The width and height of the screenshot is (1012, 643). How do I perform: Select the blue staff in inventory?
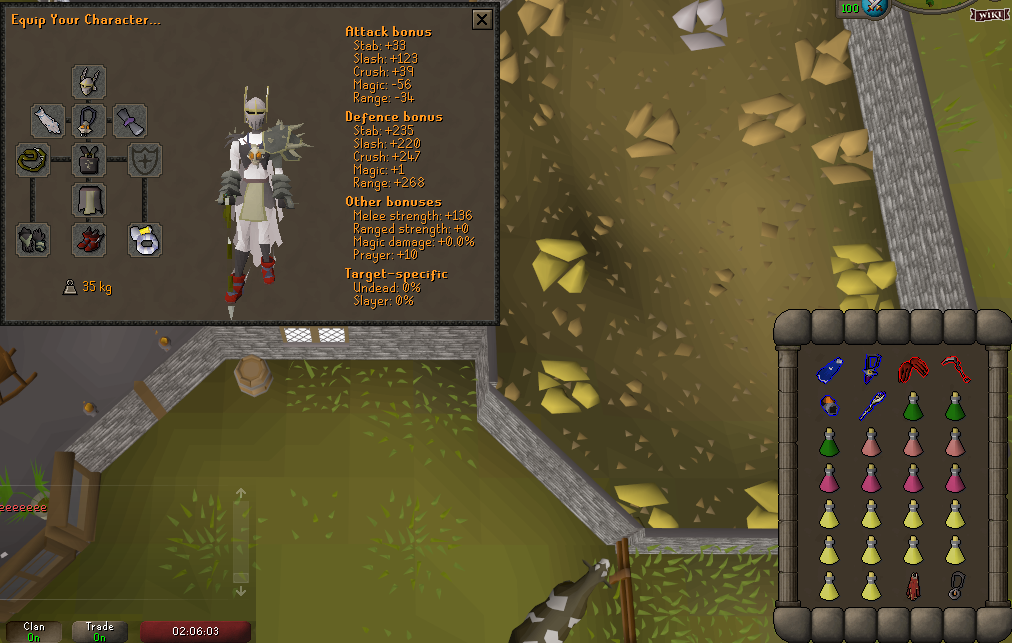pos(870,406)
